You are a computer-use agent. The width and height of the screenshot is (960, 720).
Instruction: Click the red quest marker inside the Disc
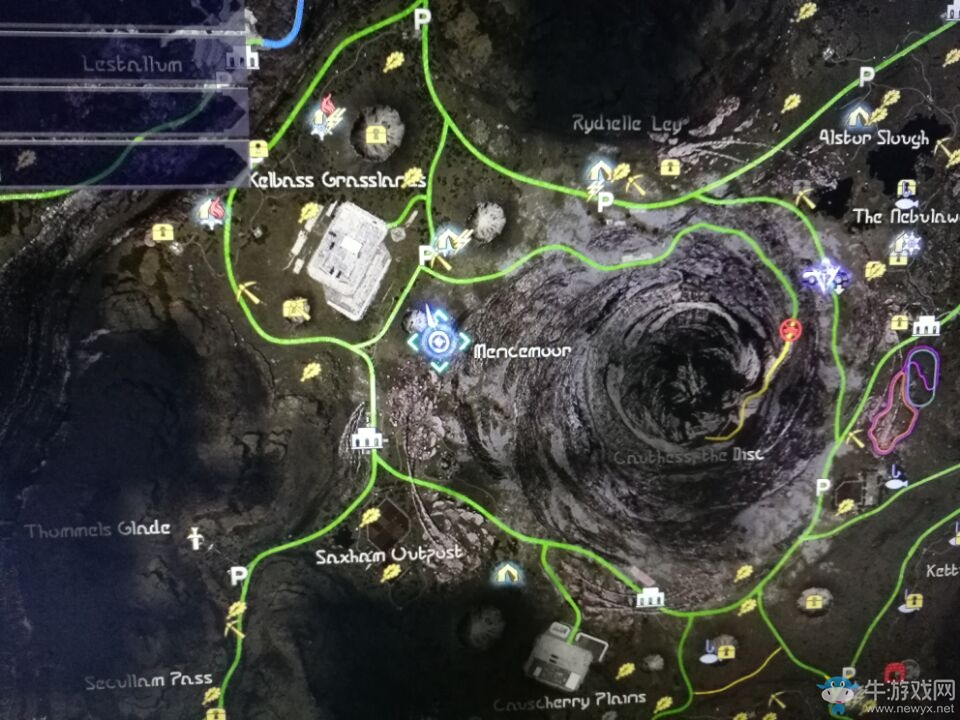click(x=790, y=329)
